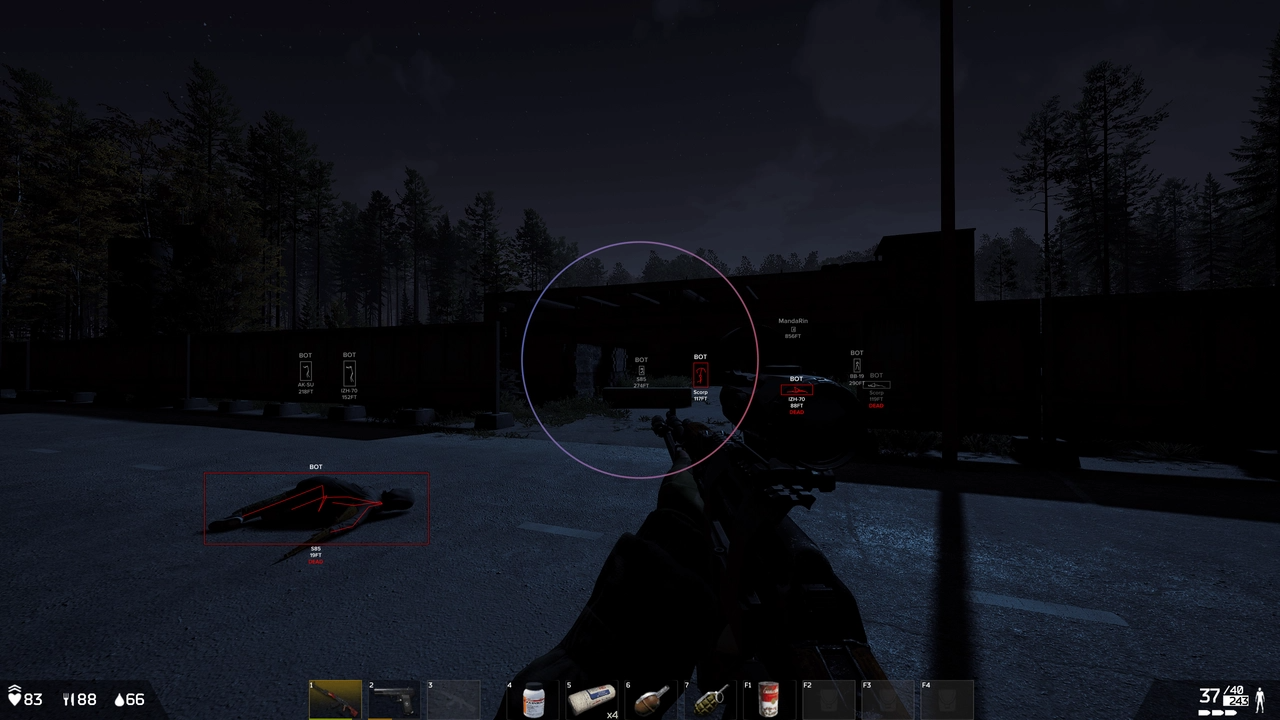This screenshot has height=720, width=1280.
Task: Click the red skeleton box on the dead body
Action: (317, 507)
